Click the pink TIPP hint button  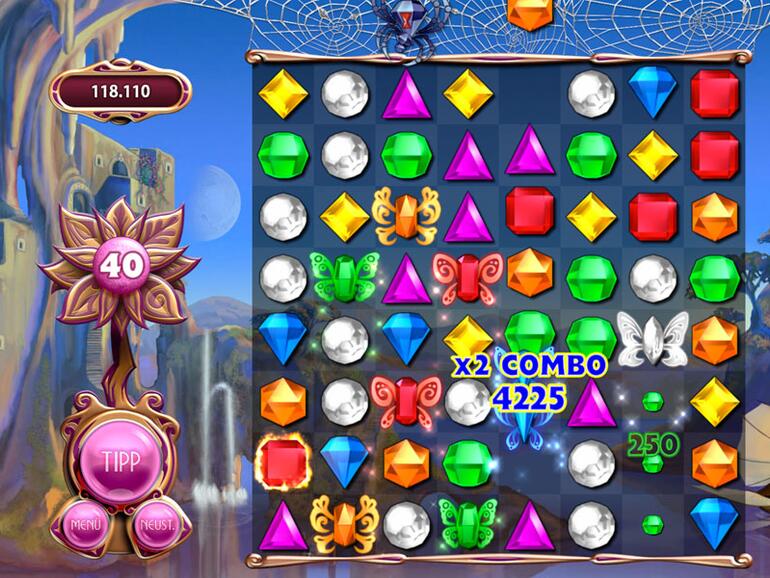click(123, 461)
